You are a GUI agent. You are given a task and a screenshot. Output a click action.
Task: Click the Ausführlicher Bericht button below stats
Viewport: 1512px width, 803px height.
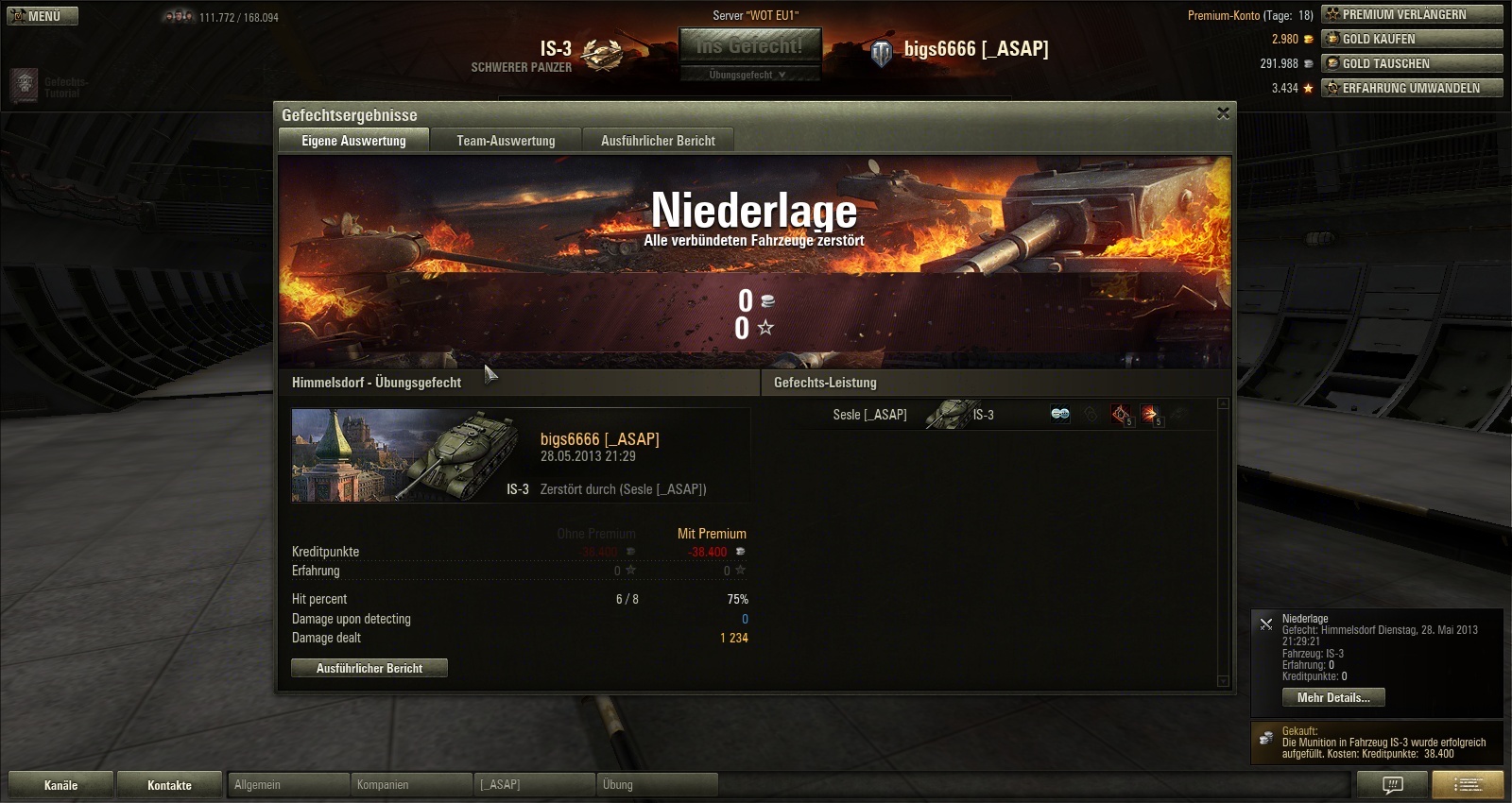[x=369, y=668]
